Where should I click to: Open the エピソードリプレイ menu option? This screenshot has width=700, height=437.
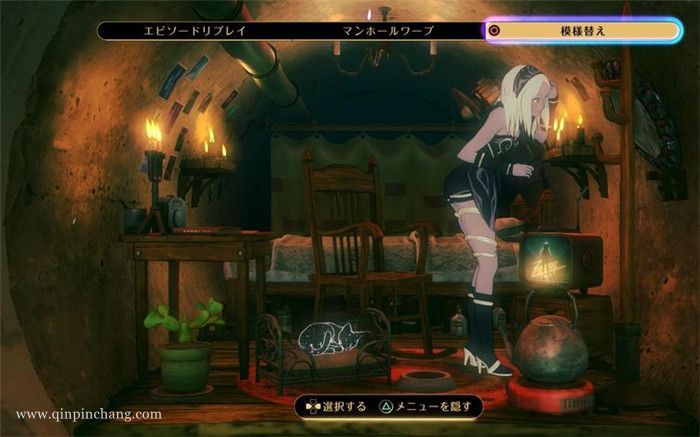pyautogui.click(x=197, y=30)
